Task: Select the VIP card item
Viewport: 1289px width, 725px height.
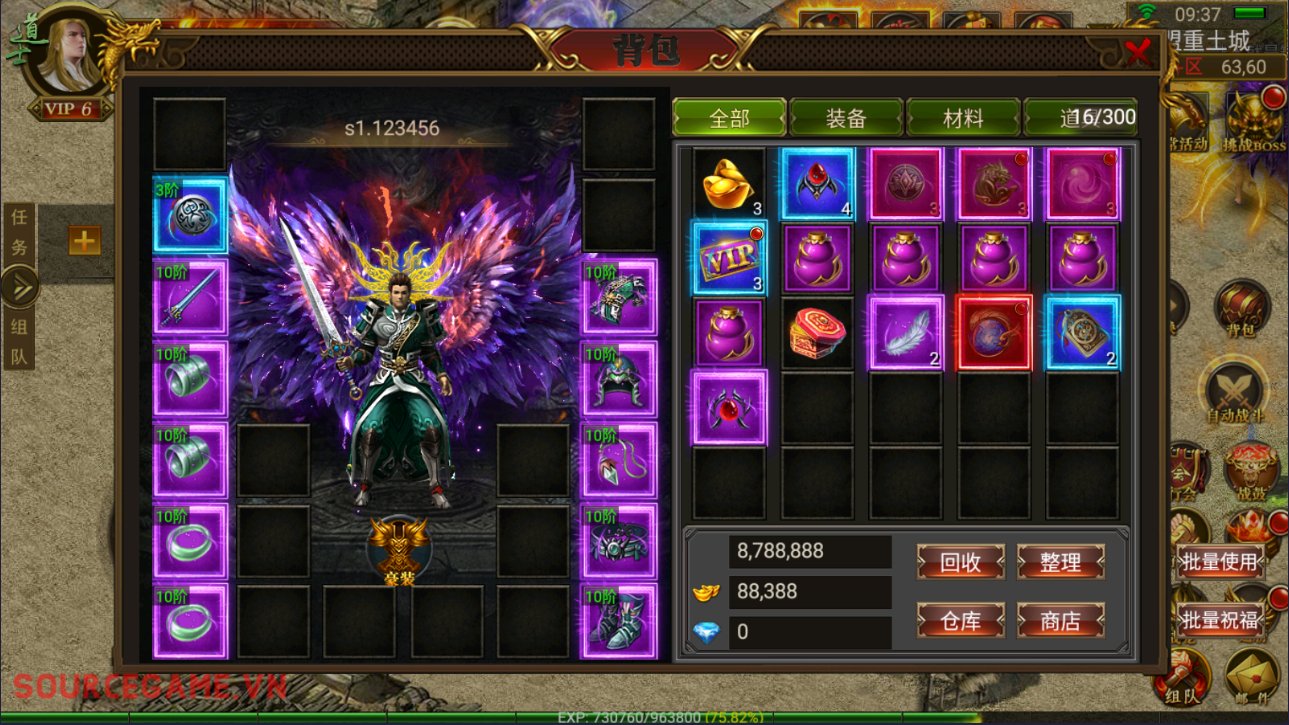Action: point(729,259)
